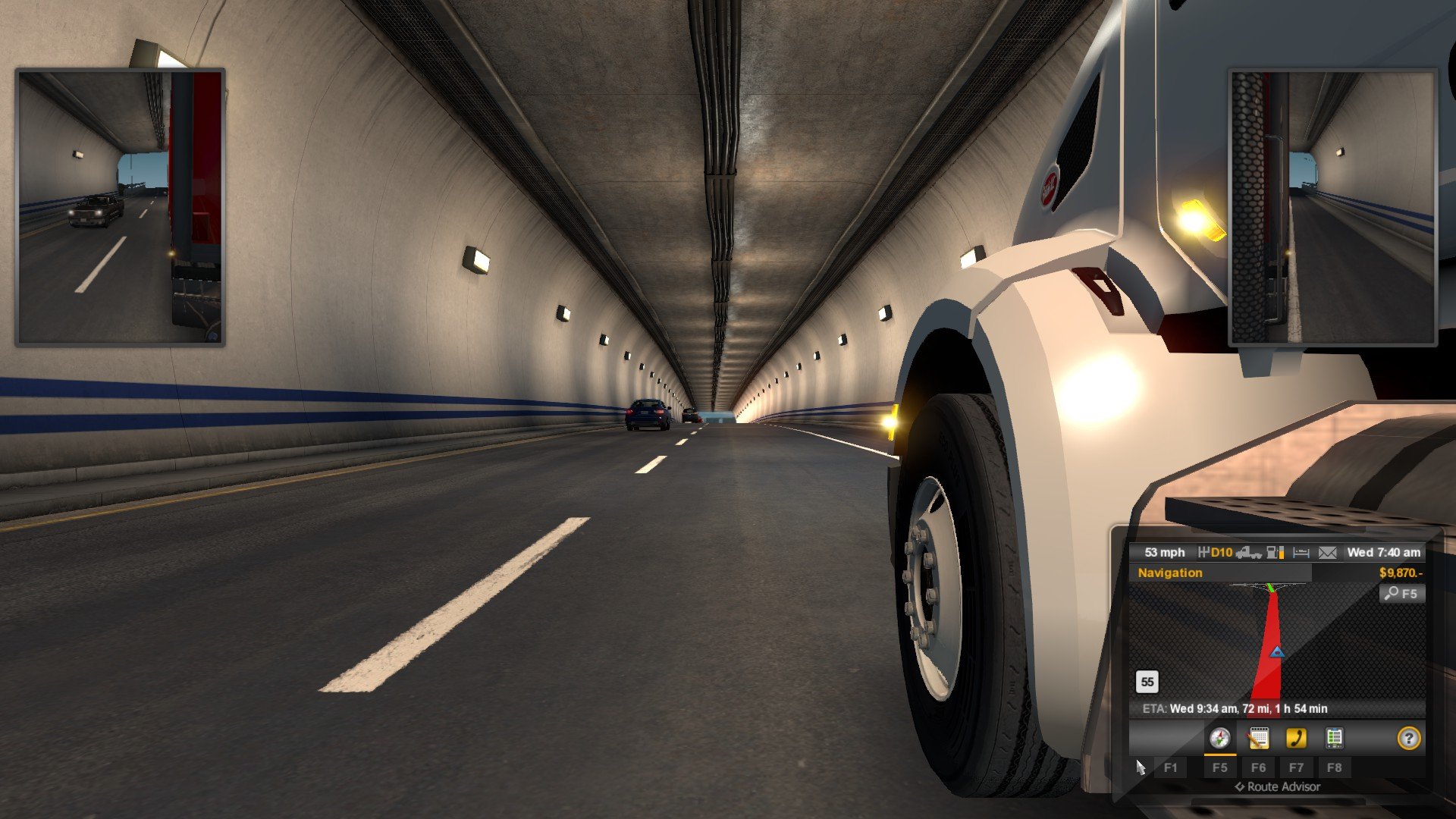Switch to the Current Job notepad tab

click(x=1258, y=738)
